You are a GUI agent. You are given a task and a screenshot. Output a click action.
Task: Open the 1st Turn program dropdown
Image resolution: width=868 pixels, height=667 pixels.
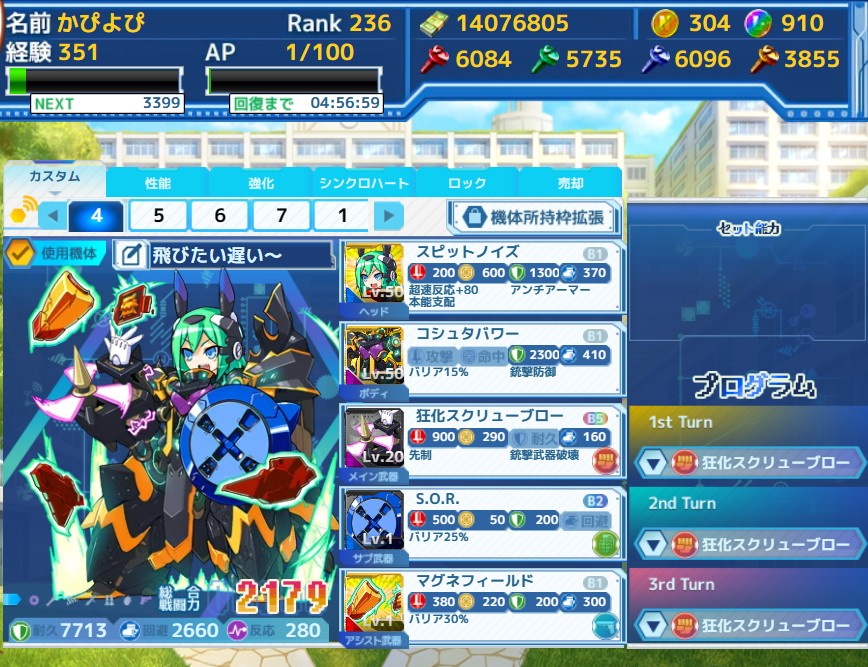tap(652, 462)
